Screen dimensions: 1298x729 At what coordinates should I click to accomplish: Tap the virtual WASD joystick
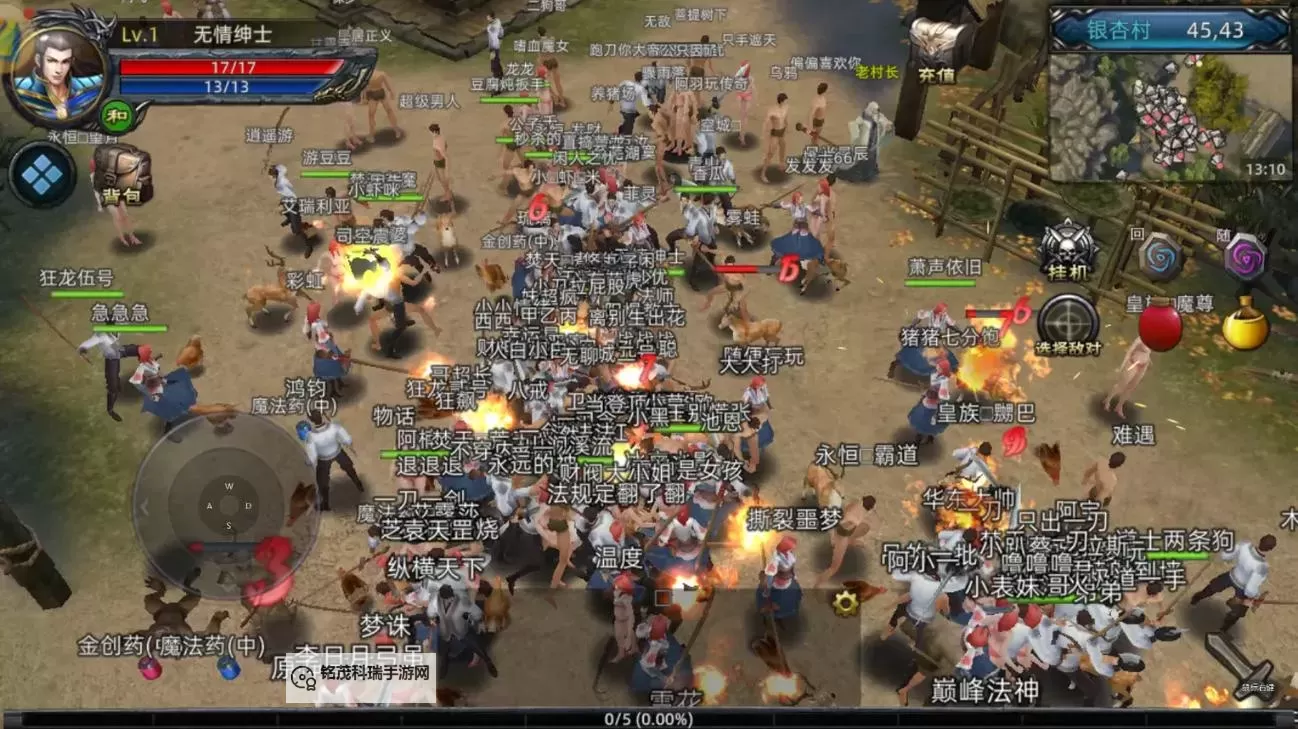point(227,506)
